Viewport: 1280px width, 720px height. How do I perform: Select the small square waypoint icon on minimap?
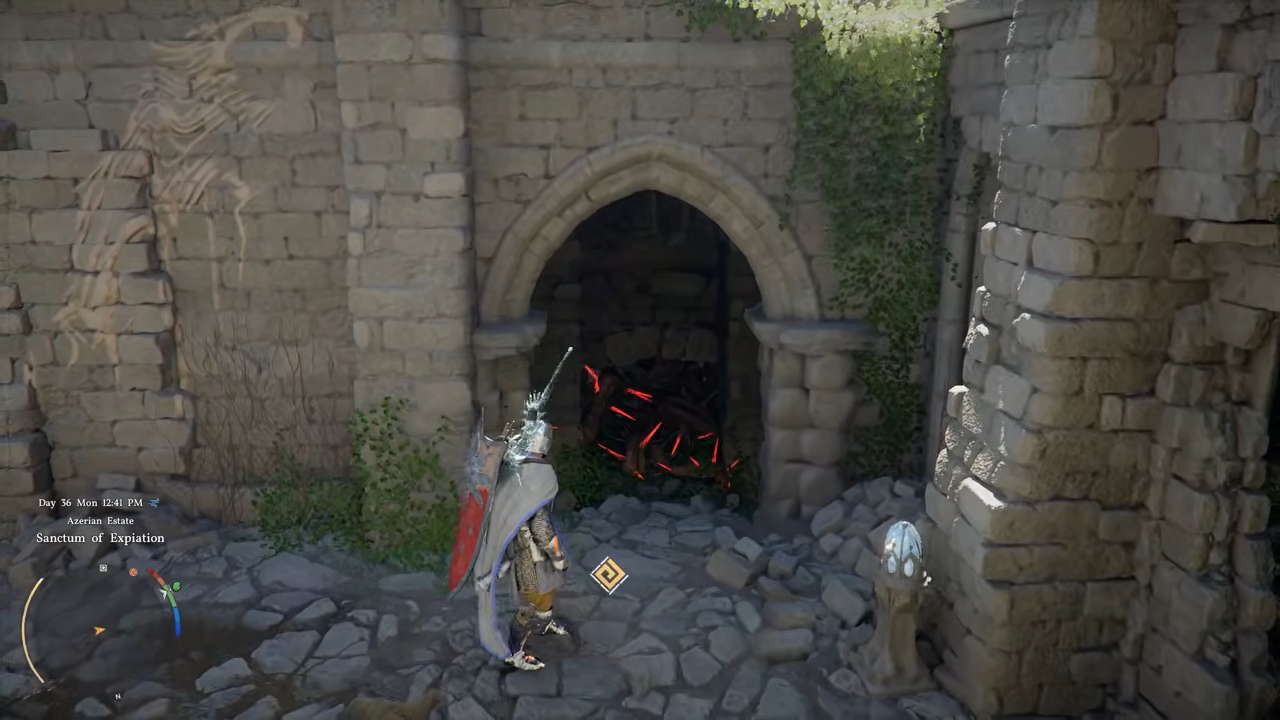coord(102,569)
